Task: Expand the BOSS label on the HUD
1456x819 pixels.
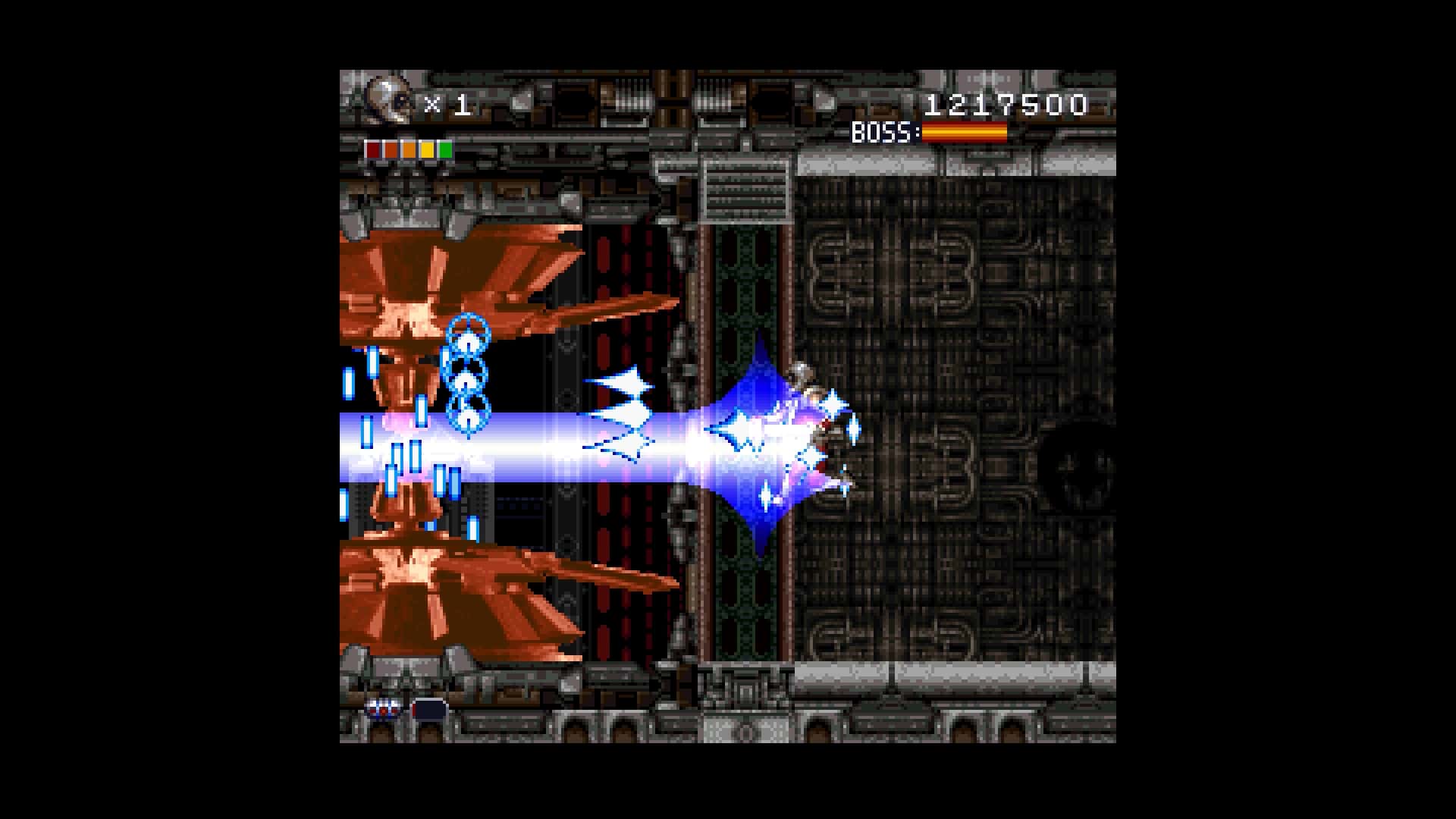Action: (x=883, y=131)
